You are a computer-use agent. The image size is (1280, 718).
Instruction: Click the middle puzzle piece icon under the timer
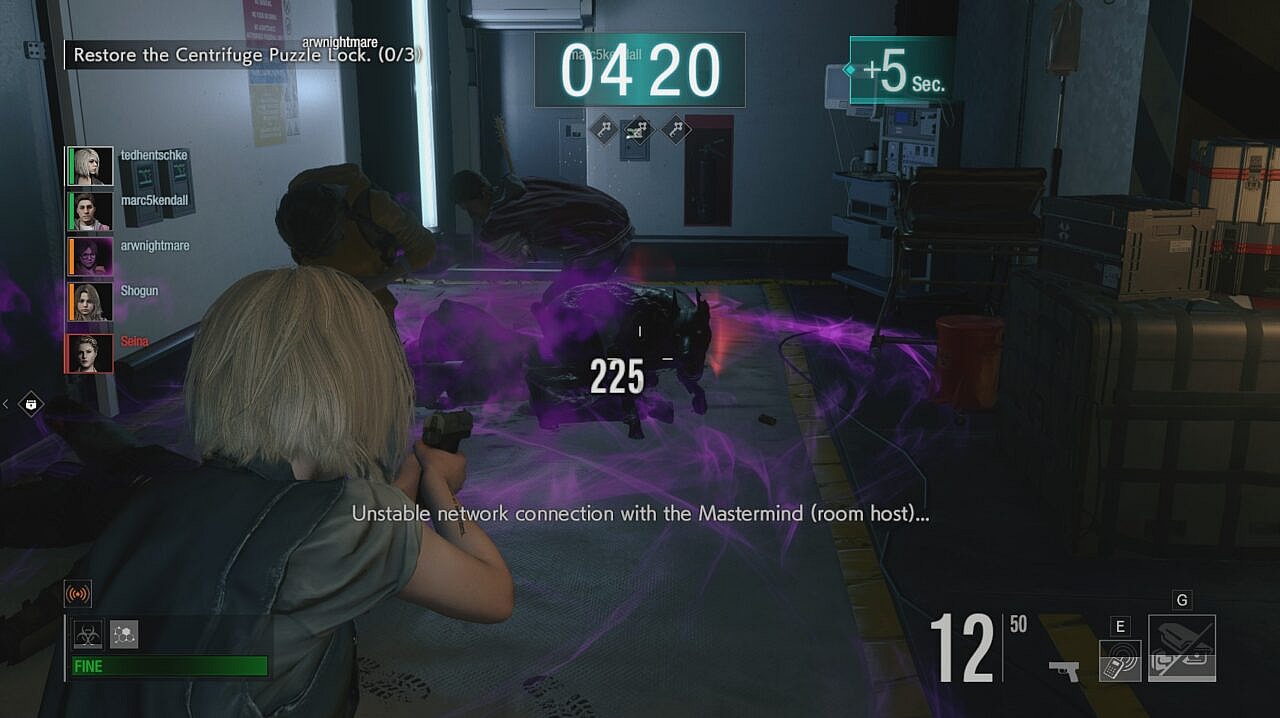point(639,128)
